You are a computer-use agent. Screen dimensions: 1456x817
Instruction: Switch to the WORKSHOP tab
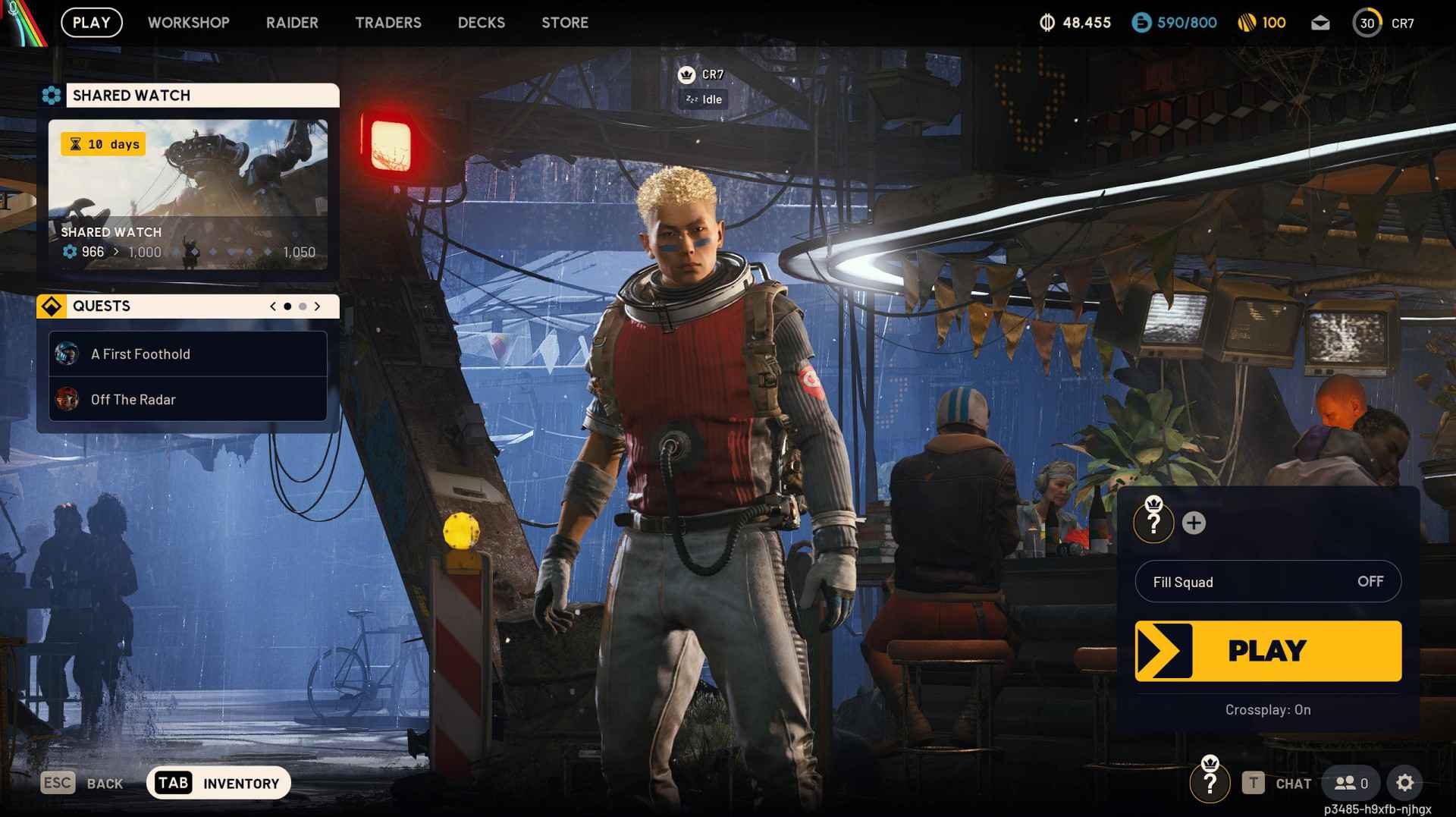tap(188, 23)
